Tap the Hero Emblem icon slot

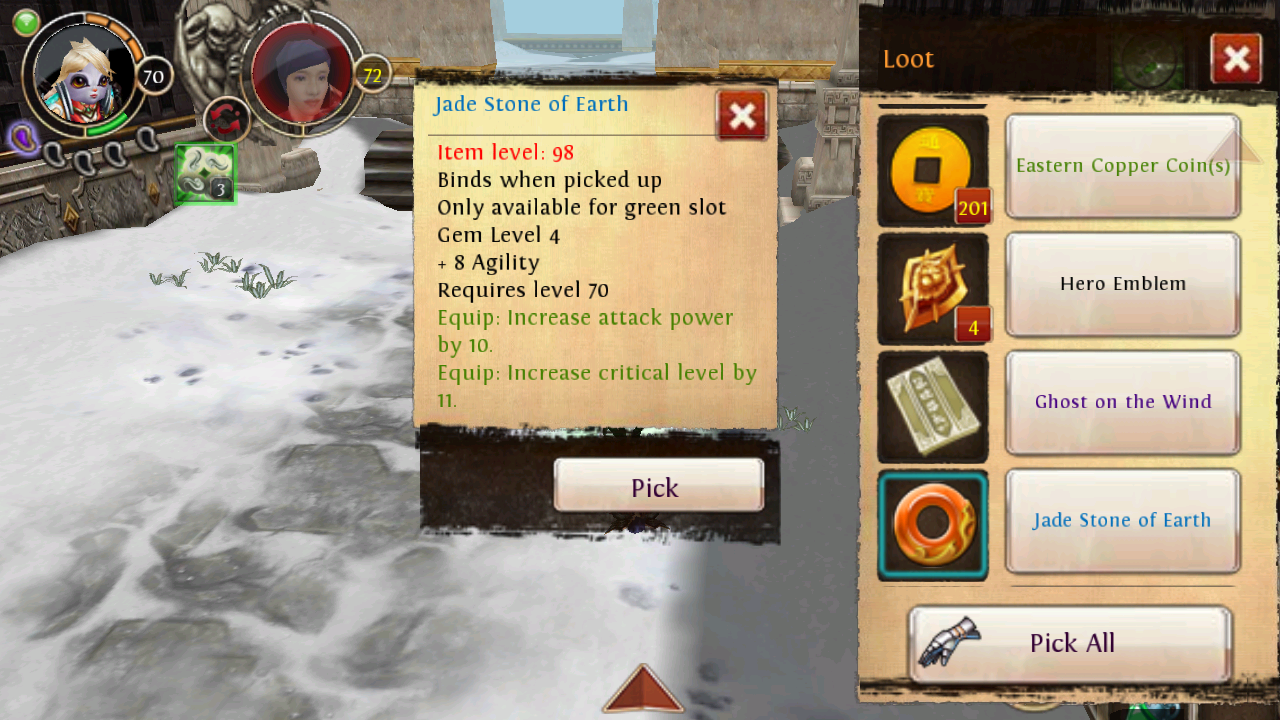coord(932,288)
